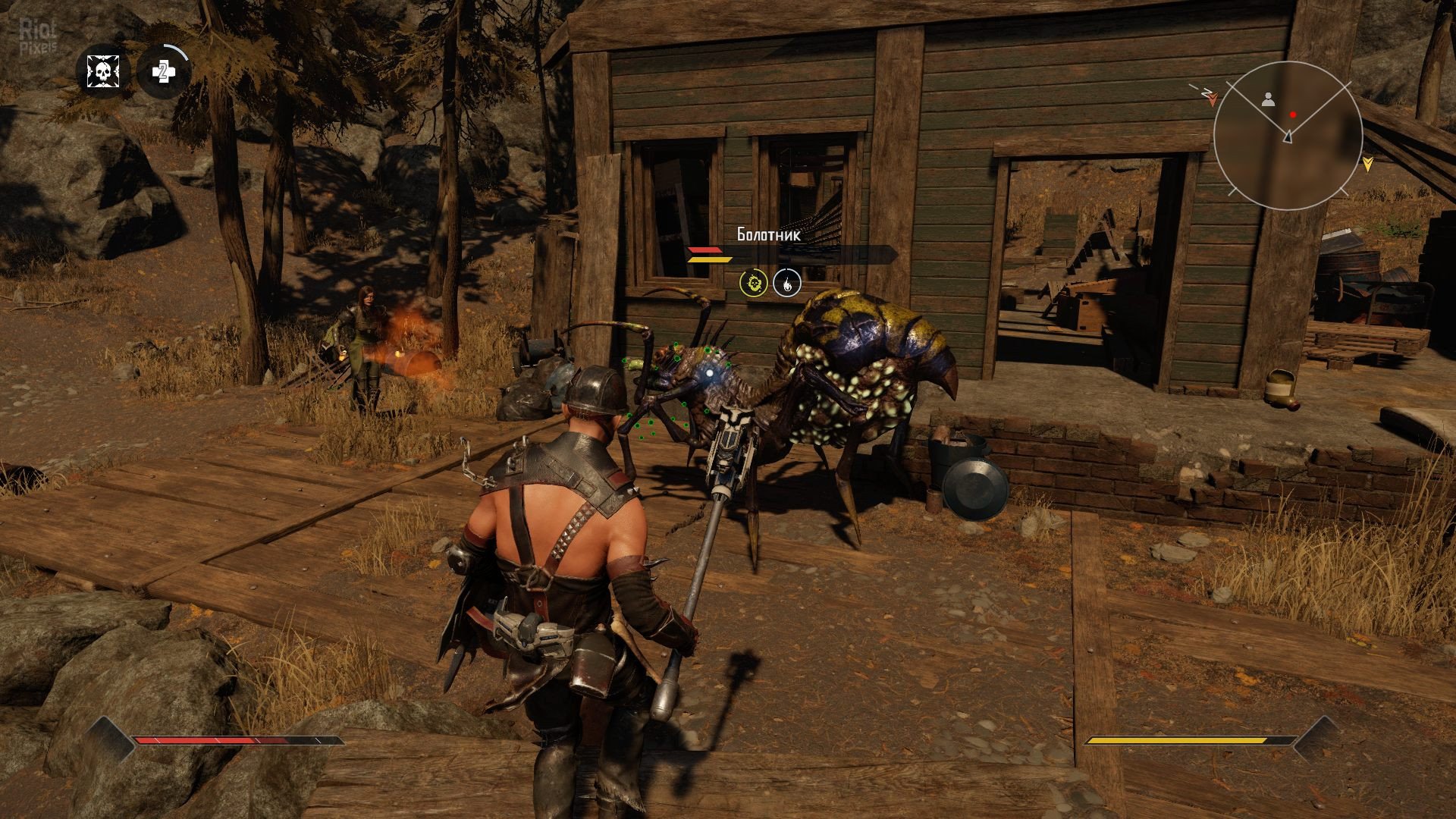Screen dimensions: 1456x819
Task: Click the red enemy dot on minimap
Action: click(1294, 115)
